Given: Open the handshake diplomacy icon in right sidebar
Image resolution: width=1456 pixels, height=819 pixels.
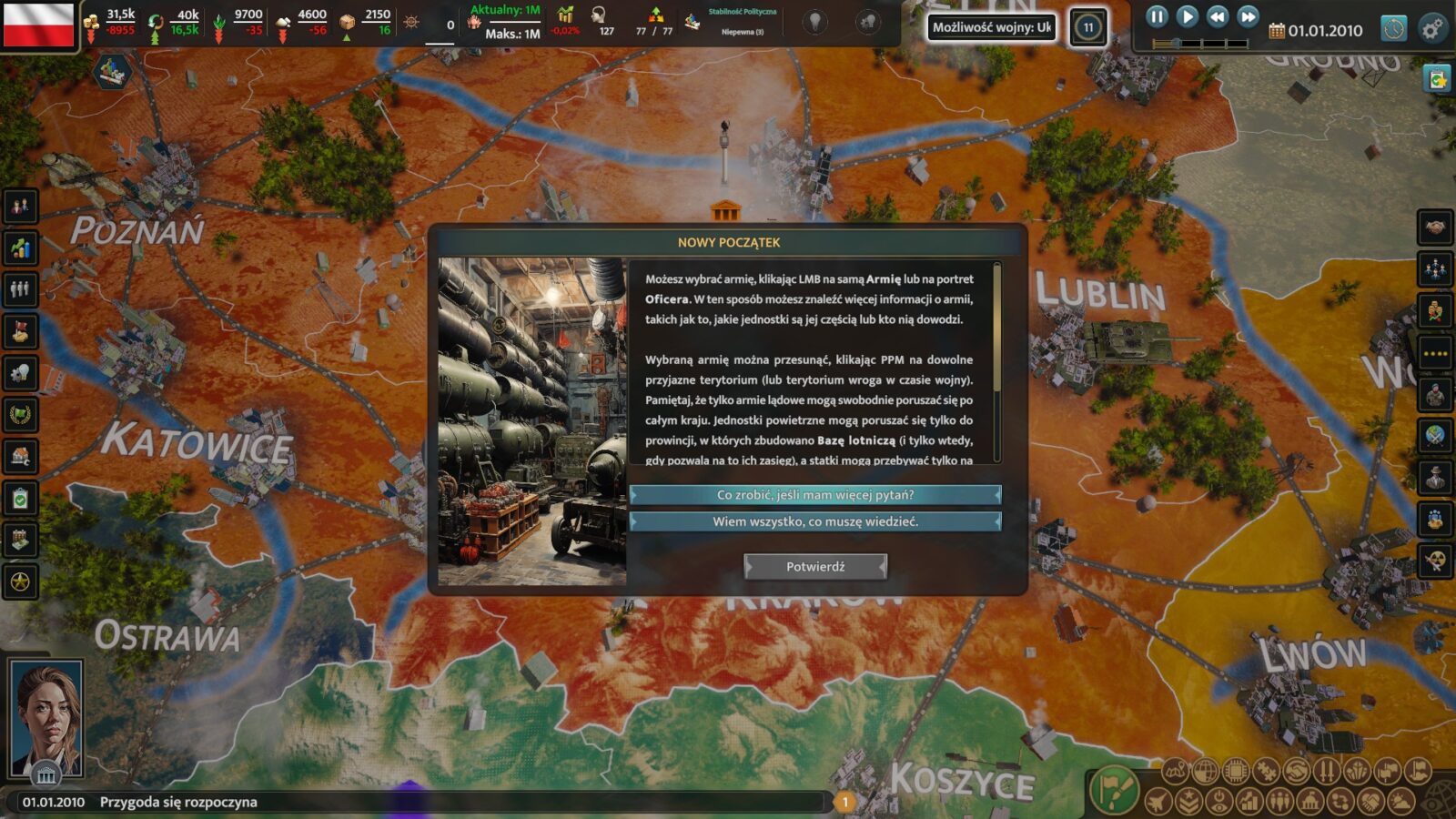Looking at the screenshot, I should 1435,227.
